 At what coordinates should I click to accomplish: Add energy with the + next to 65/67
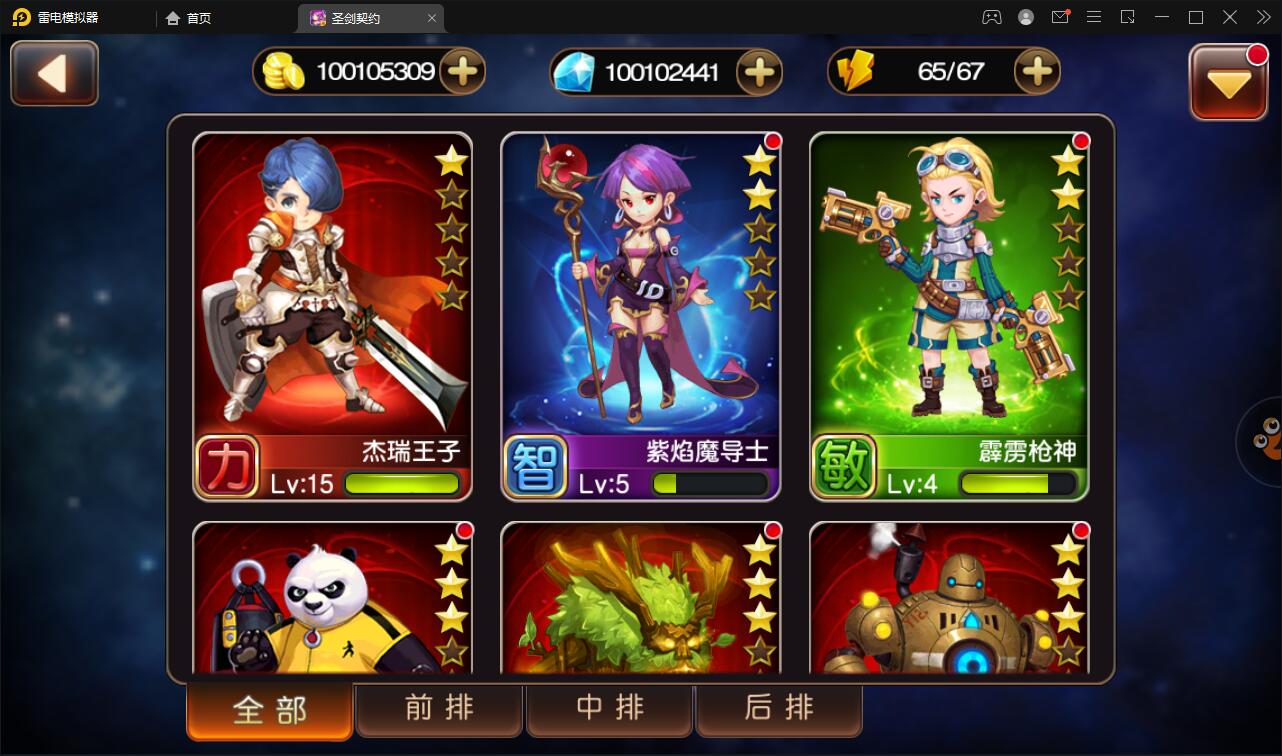point(1038,71)
